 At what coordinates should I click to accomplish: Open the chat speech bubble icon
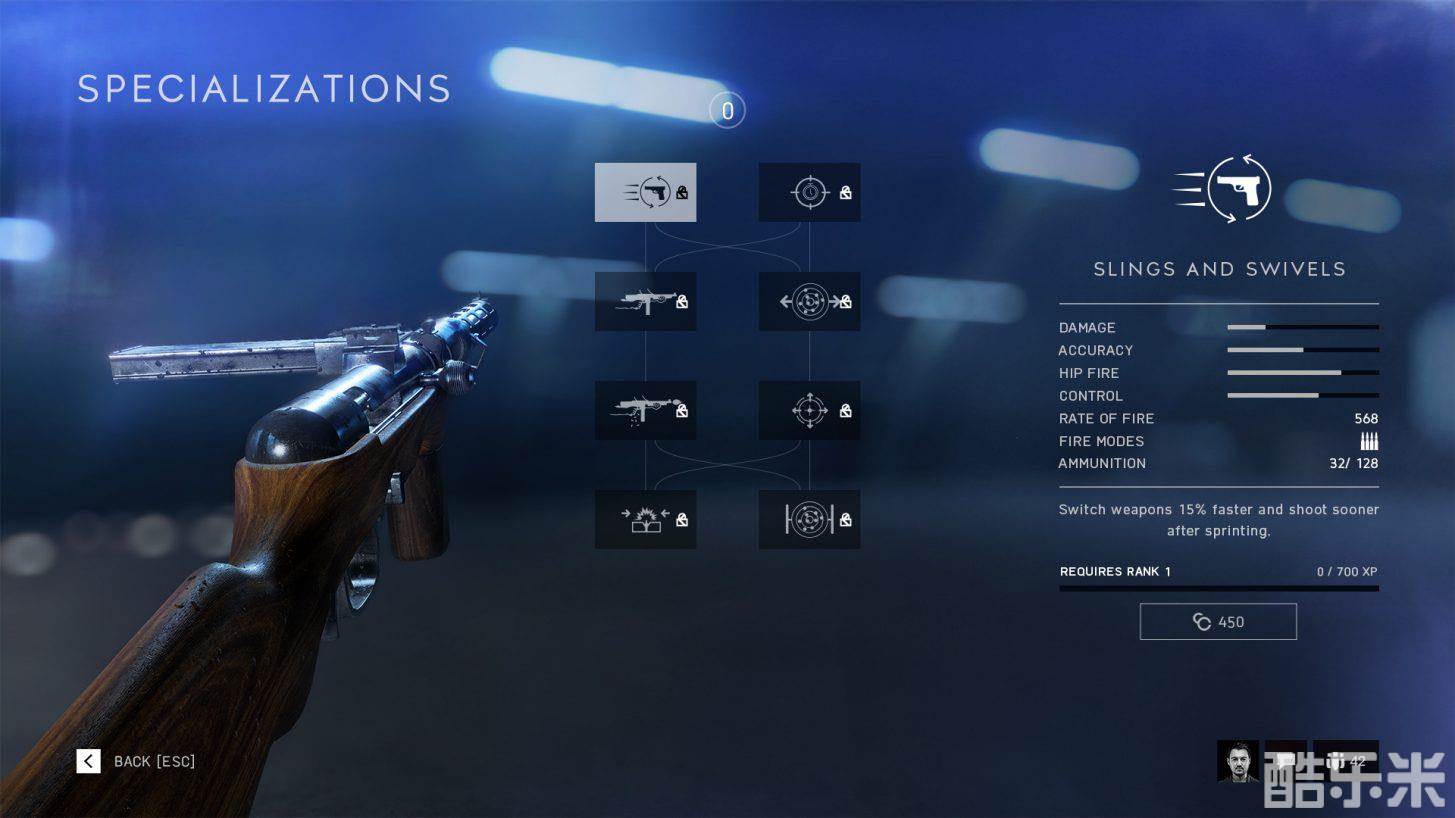click(1286, 761)
